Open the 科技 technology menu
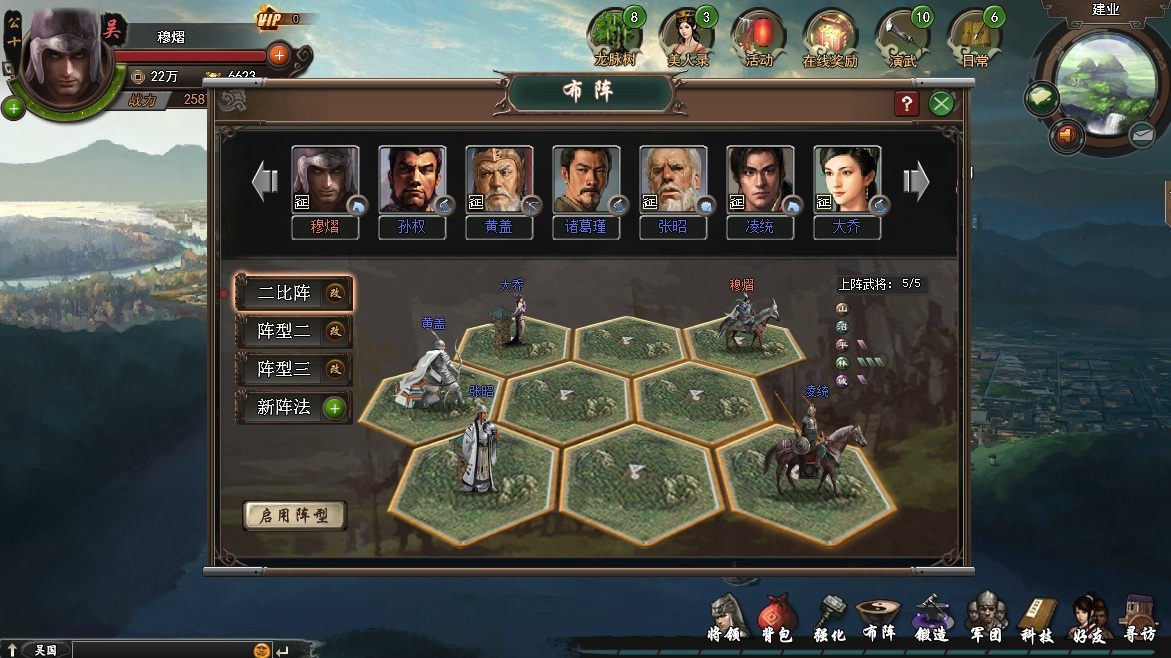Screen dimensions: 1171x658 point(1037,618)
